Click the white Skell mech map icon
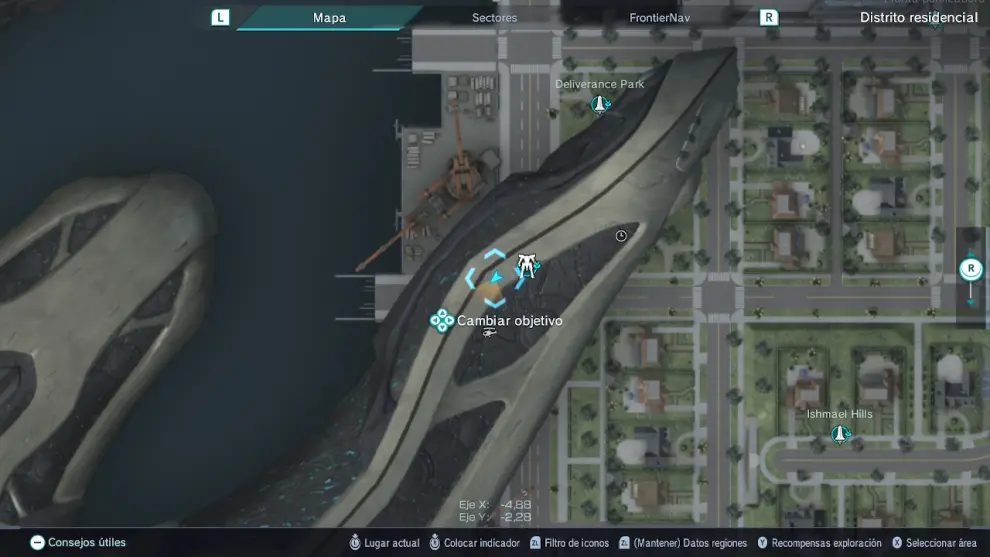The width and height of the screenshot is (990, 557). tap(527, 265)
